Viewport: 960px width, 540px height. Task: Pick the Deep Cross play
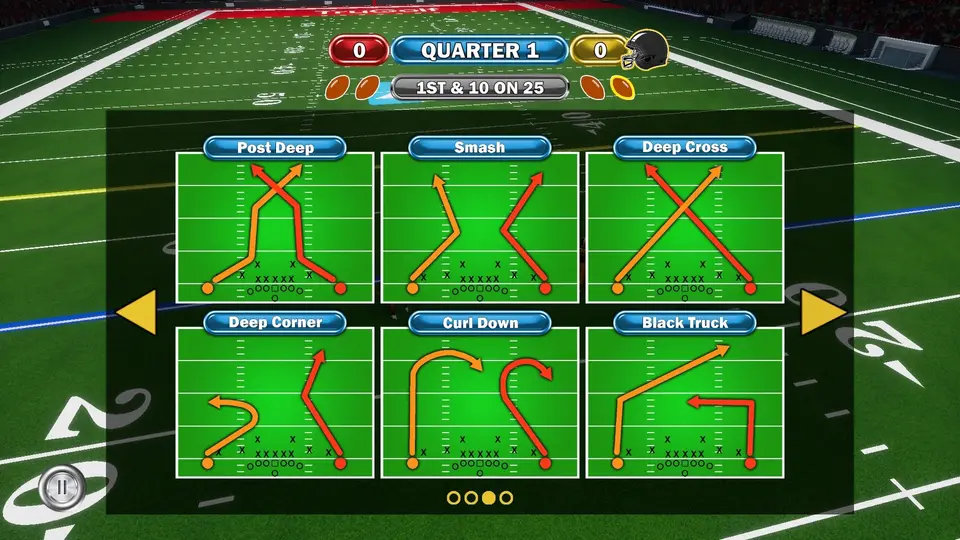pyautogui.click(x=685, y=227)
